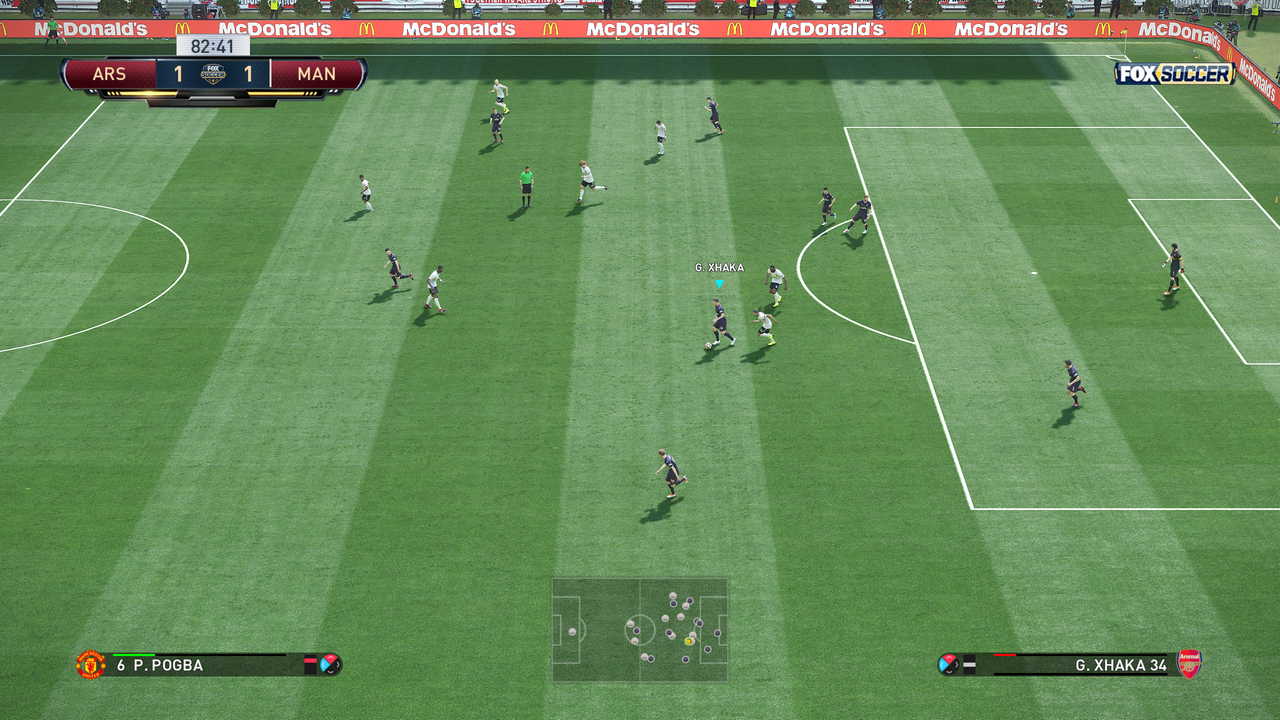
Task: Click Xhaka's circular condition indicator icon
Action: [x=949, y=663]
